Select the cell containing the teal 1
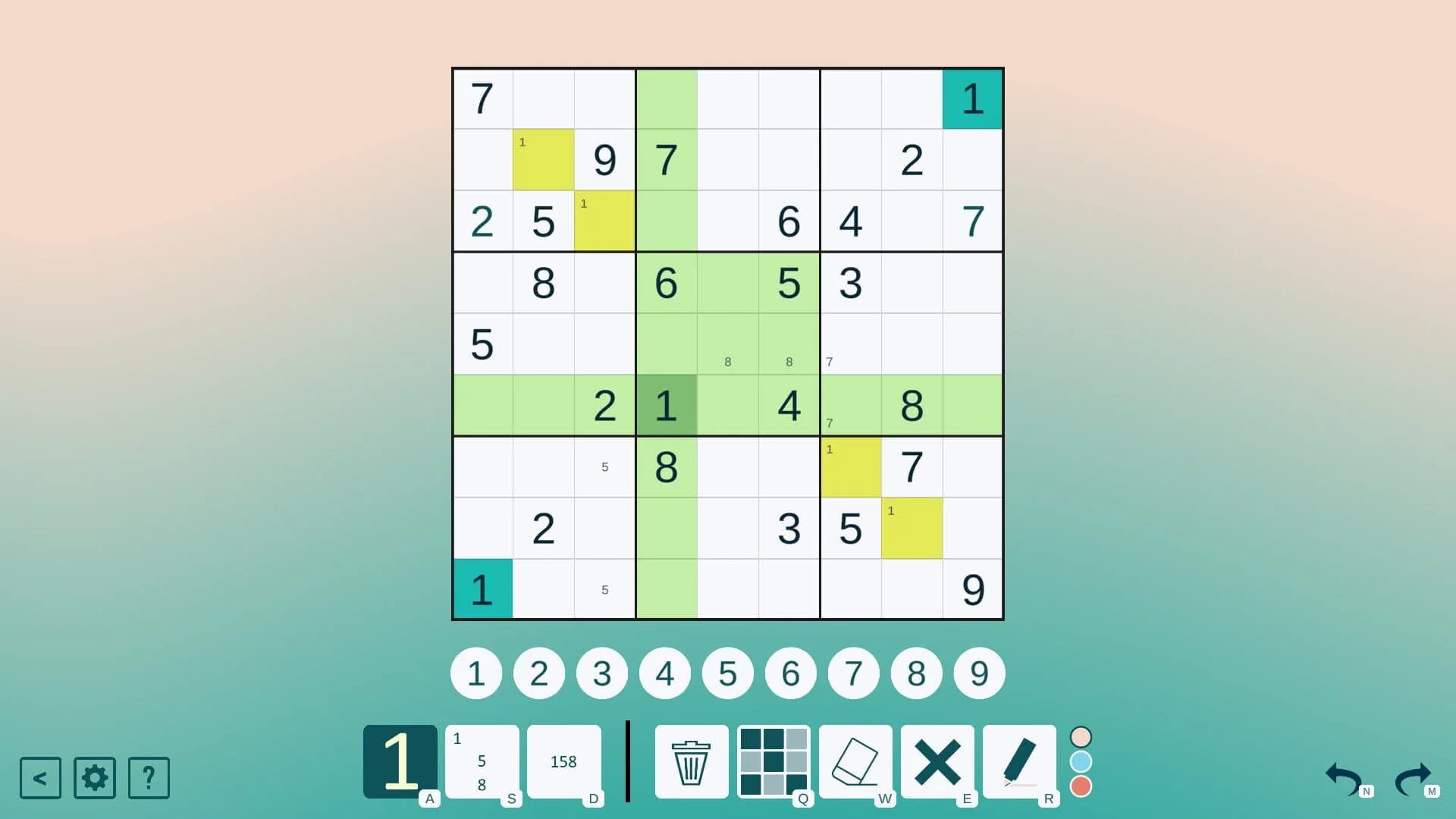Image resolution: width=1456 pixels, height=819 pixels. point(972,99)
